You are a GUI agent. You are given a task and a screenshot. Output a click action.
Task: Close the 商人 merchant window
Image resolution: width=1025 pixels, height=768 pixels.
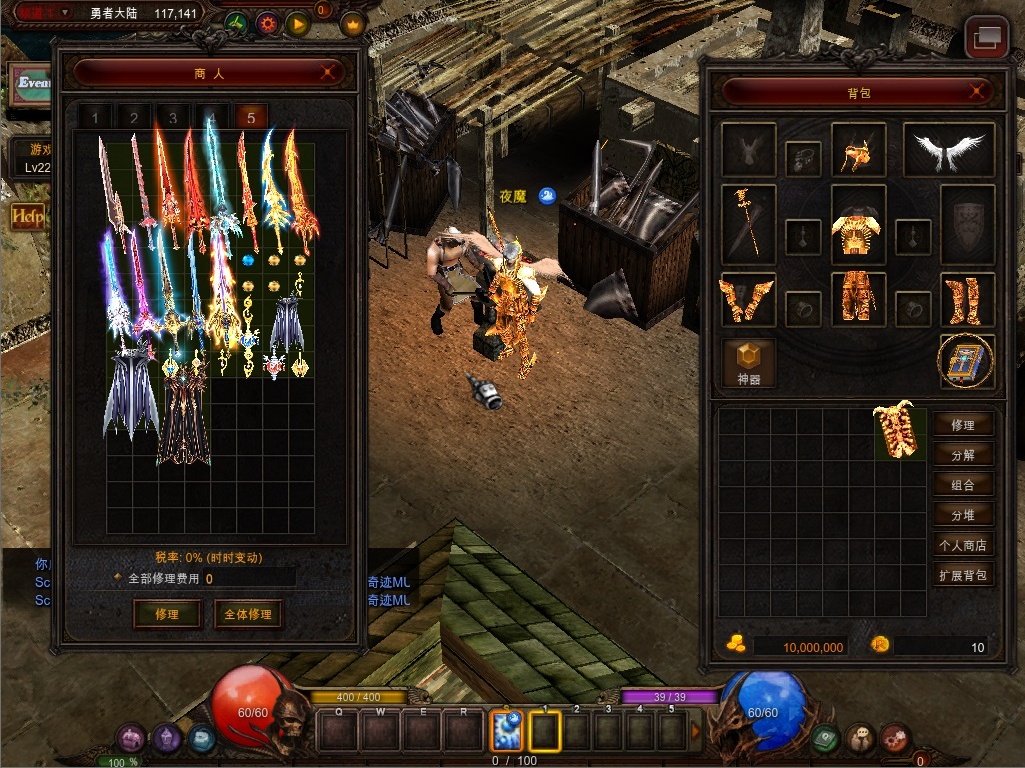click(328, 72)
